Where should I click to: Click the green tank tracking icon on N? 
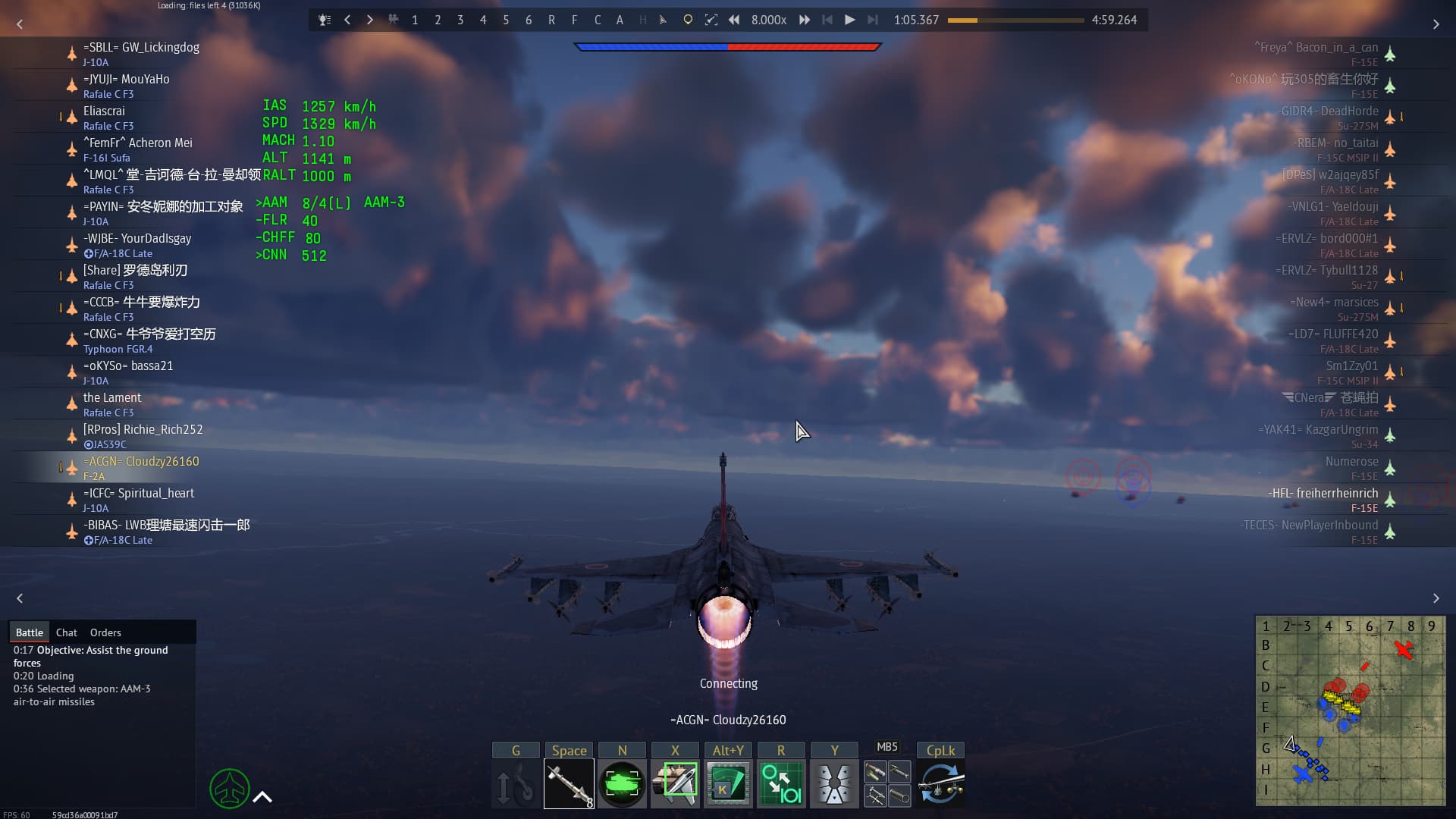click(x=622, y=783)
